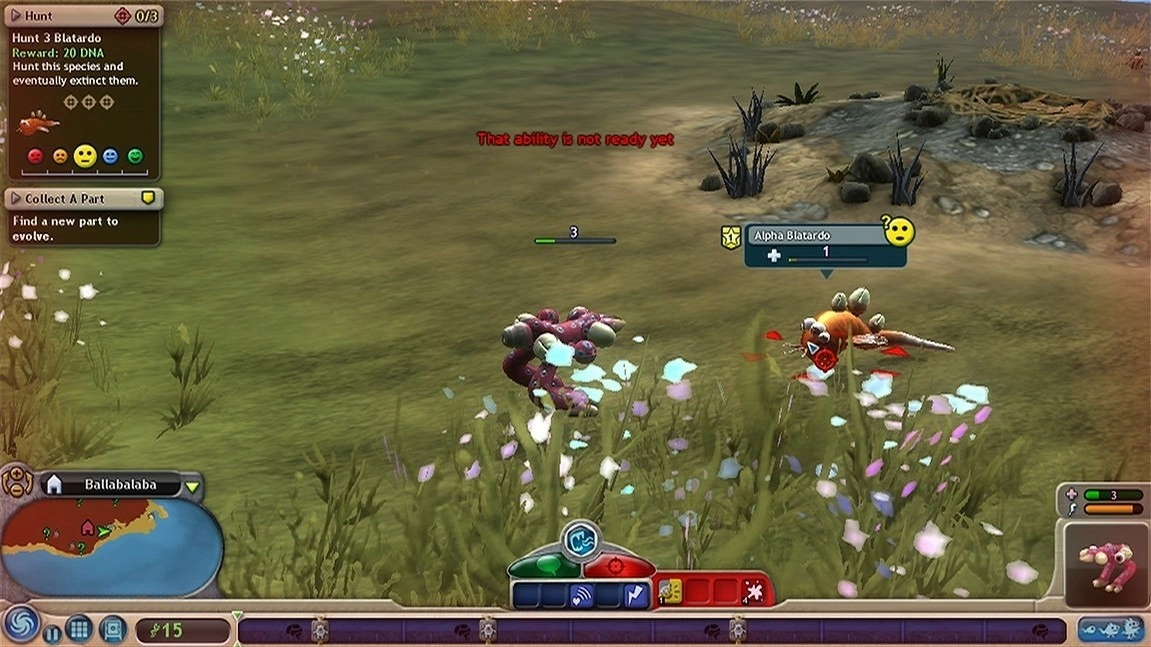Expand the Hunt mission tracker
Image resolution: width=1151 pixels, height=647 pixels.
(x=16, y=16)
